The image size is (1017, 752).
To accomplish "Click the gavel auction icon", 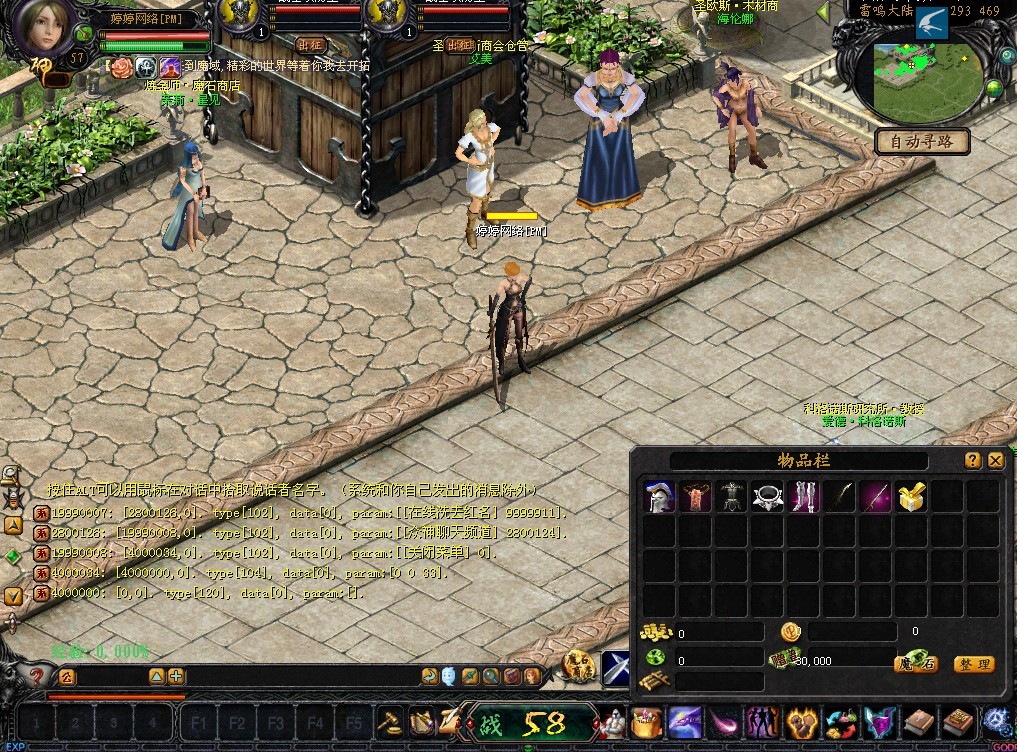I will click(388, 721).
